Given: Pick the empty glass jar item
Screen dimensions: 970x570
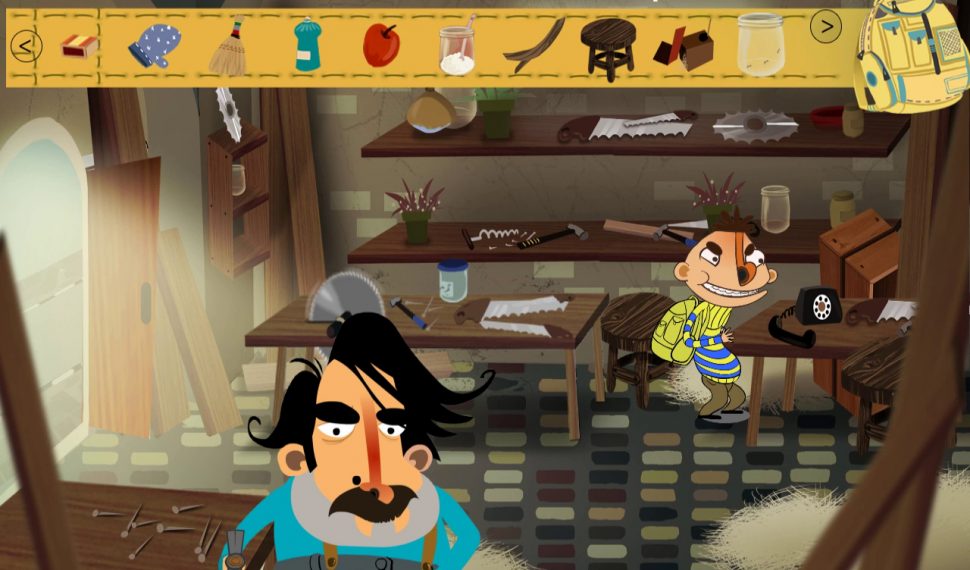Looking at the screenshot, I should click(761, 46).
